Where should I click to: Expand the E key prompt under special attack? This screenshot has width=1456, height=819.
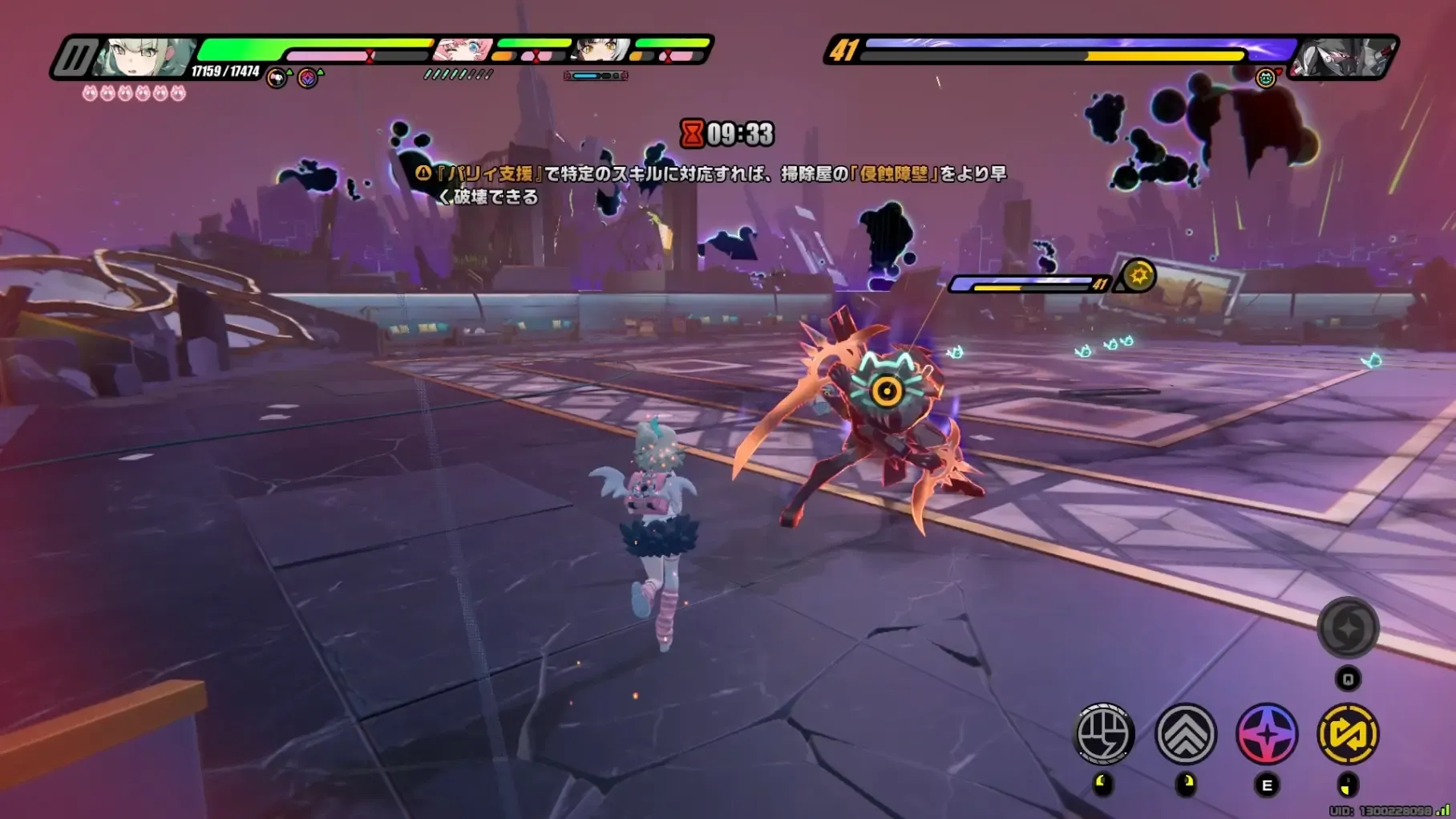(1267, 786)
